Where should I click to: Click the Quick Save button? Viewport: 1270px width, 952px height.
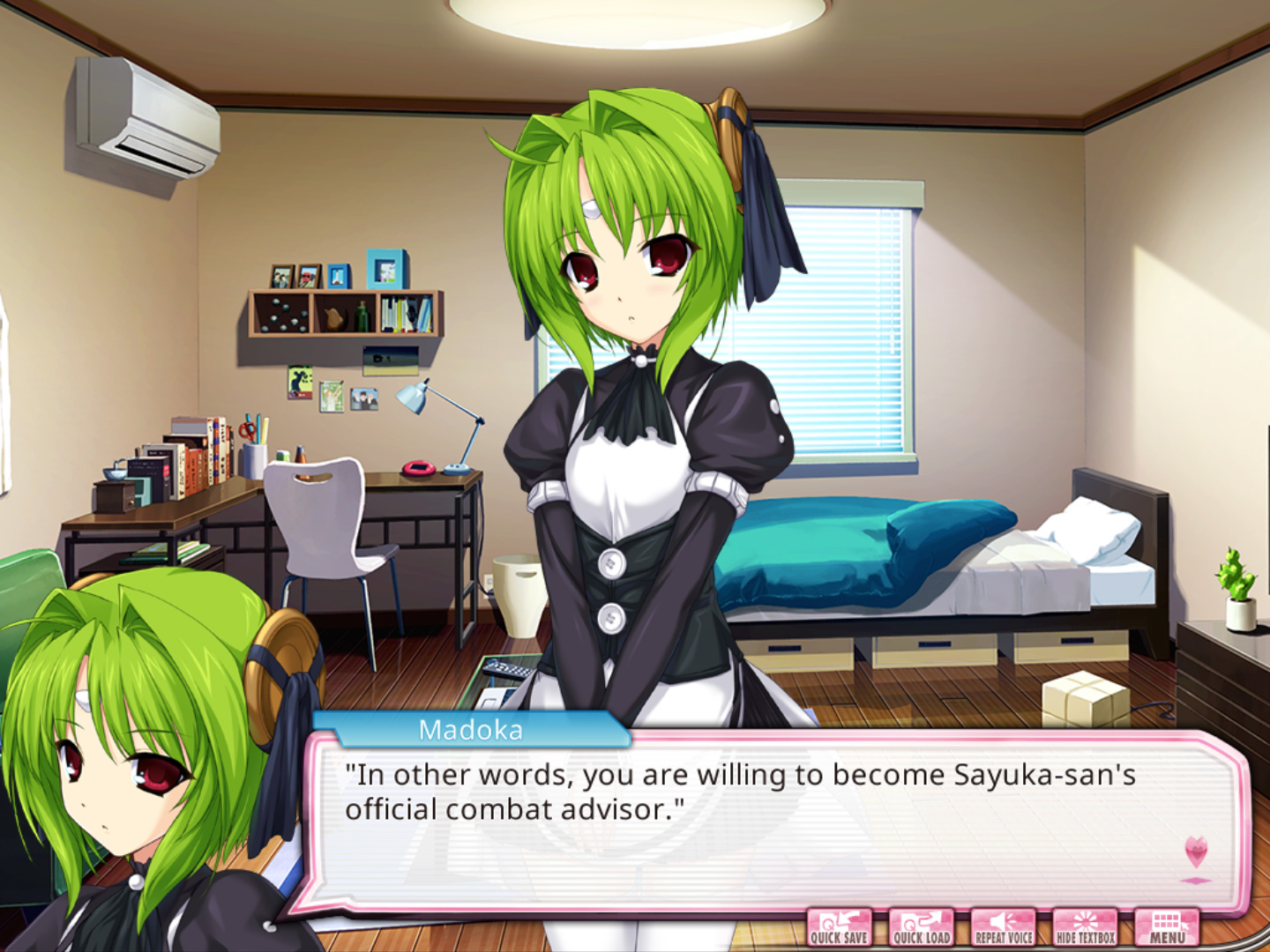(840, 928)
